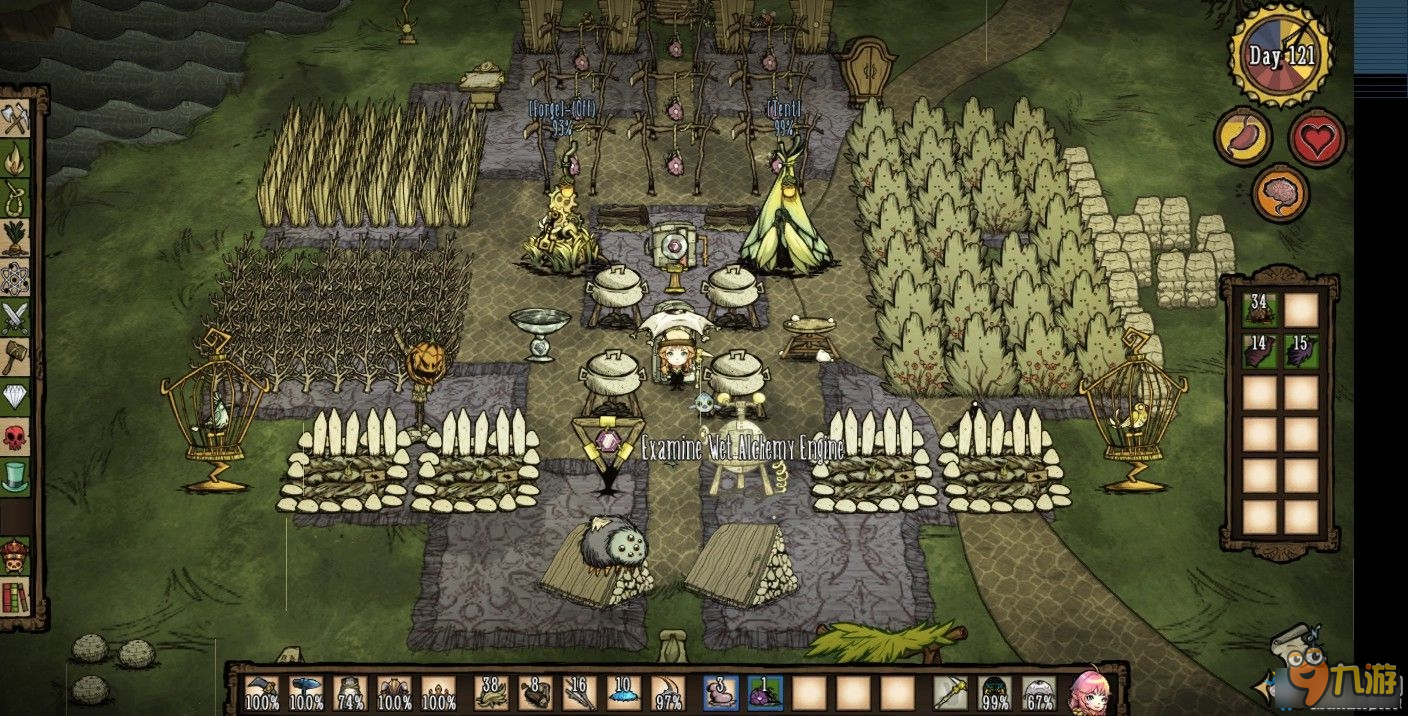Open the diamond Refine tab
1408x716 pixels.
pyautogui.click(x=16, y=397)
